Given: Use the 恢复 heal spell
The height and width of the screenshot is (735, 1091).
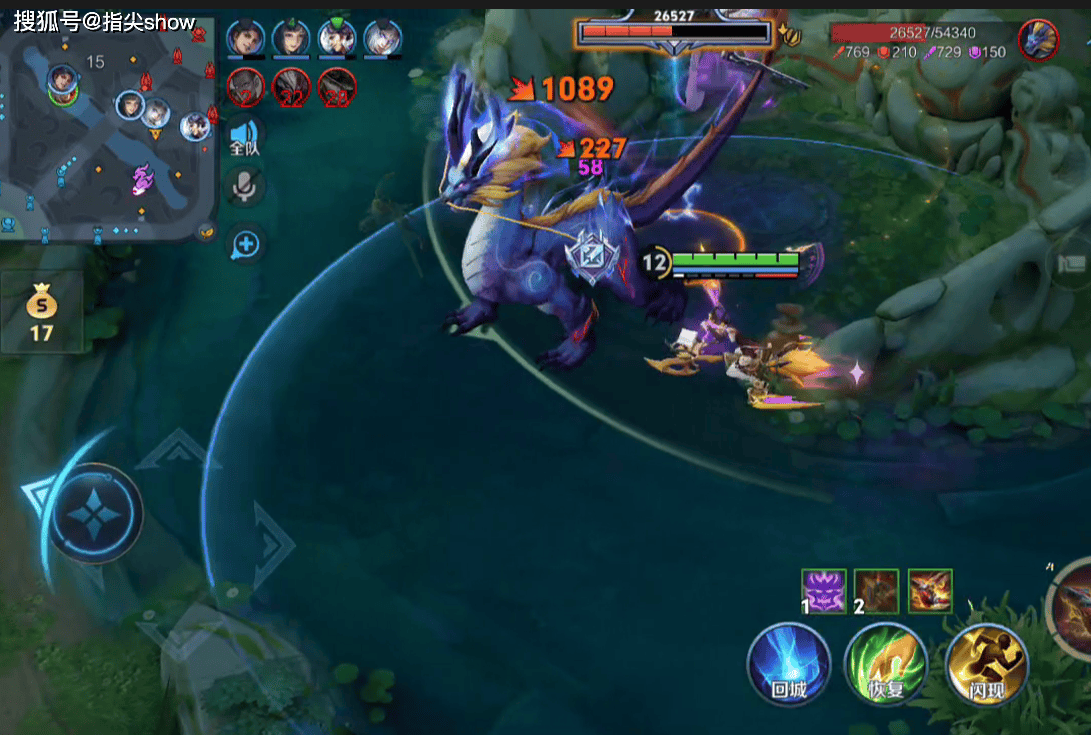Looking at the screenshot, I should click(x=885, y=662).
